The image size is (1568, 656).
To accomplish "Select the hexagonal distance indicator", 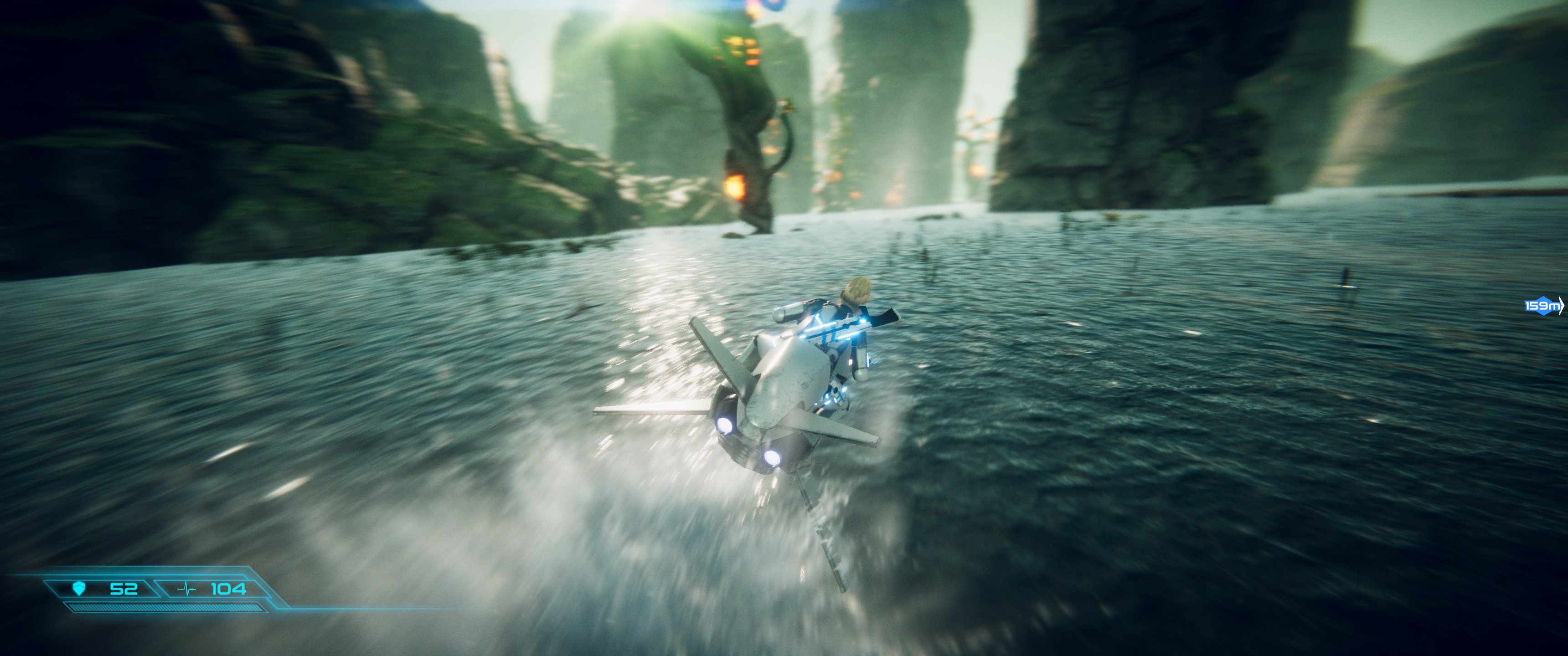I will [1542, 306].
